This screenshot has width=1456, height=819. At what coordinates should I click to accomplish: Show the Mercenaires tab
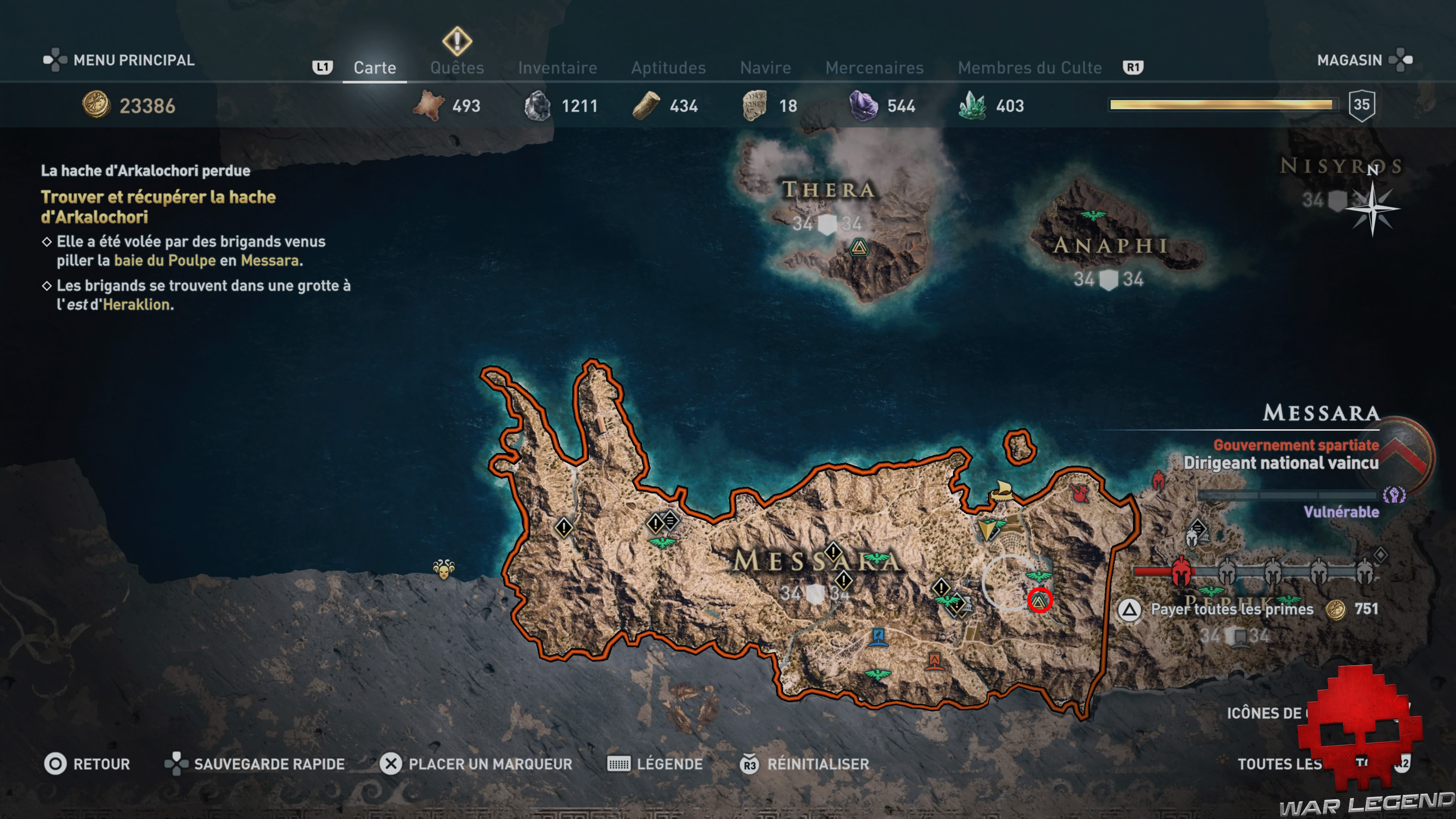874,68
